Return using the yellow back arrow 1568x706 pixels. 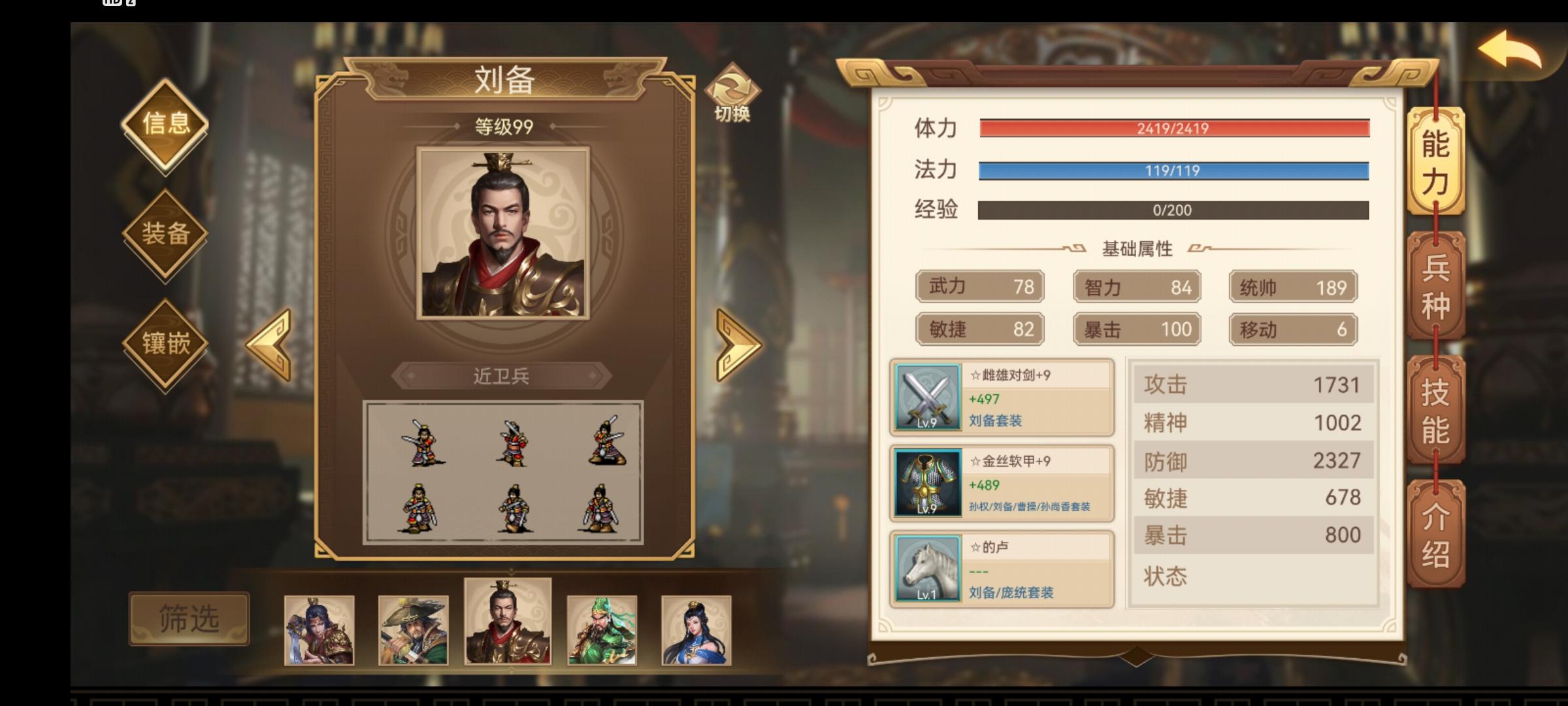click(1510, 50)
